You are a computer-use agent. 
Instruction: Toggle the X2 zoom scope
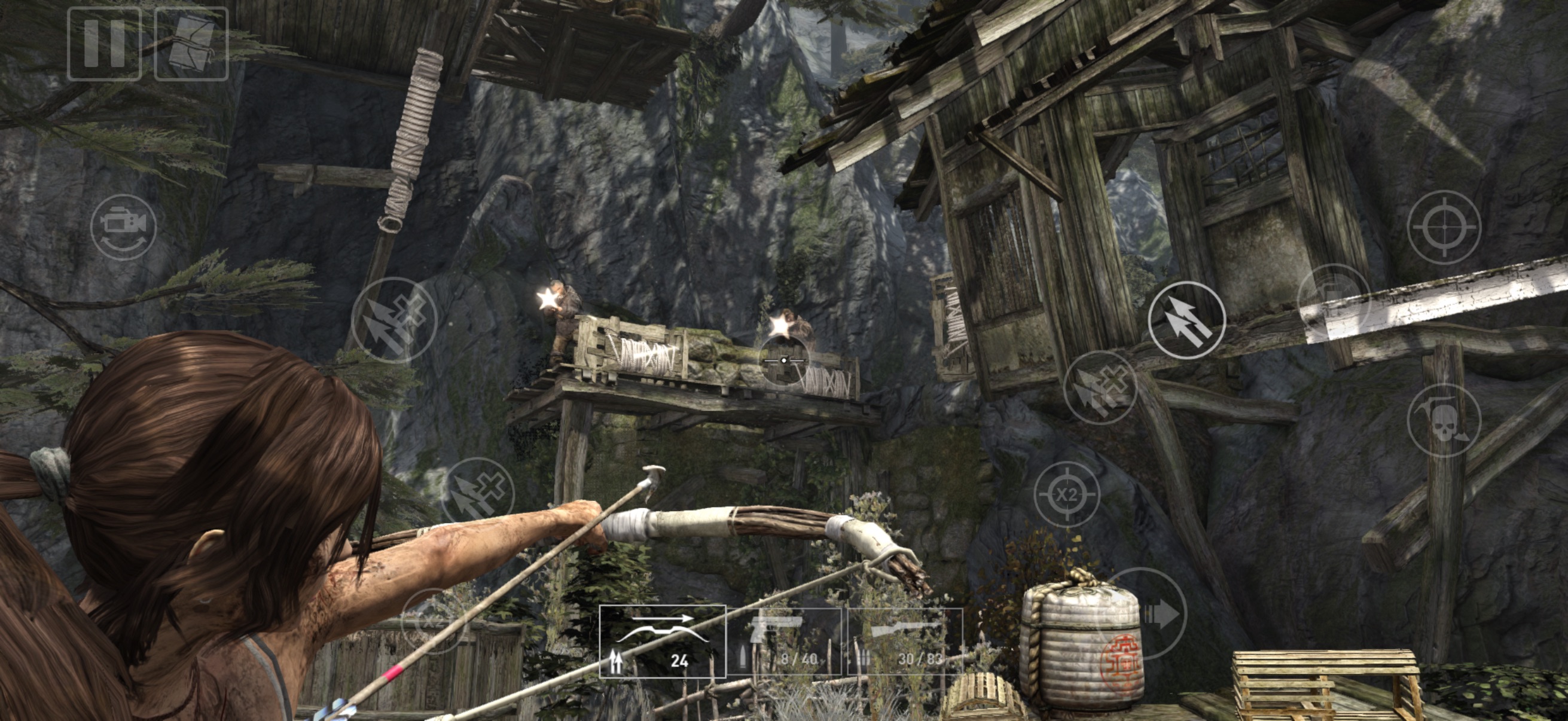tap(1066, 494)
